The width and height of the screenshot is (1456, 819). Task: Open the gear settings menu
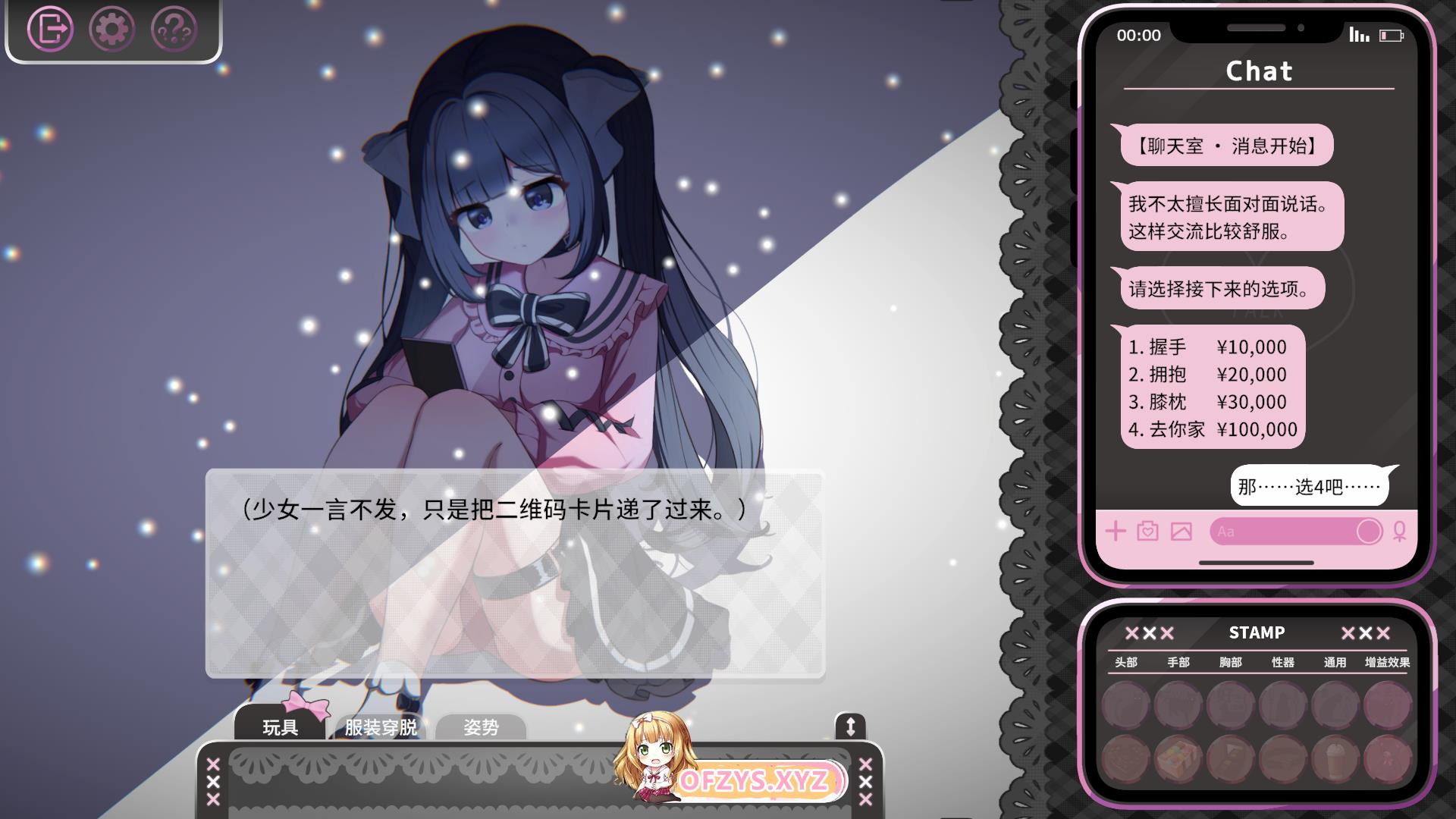pyautogui.click(x=111, y=30)
